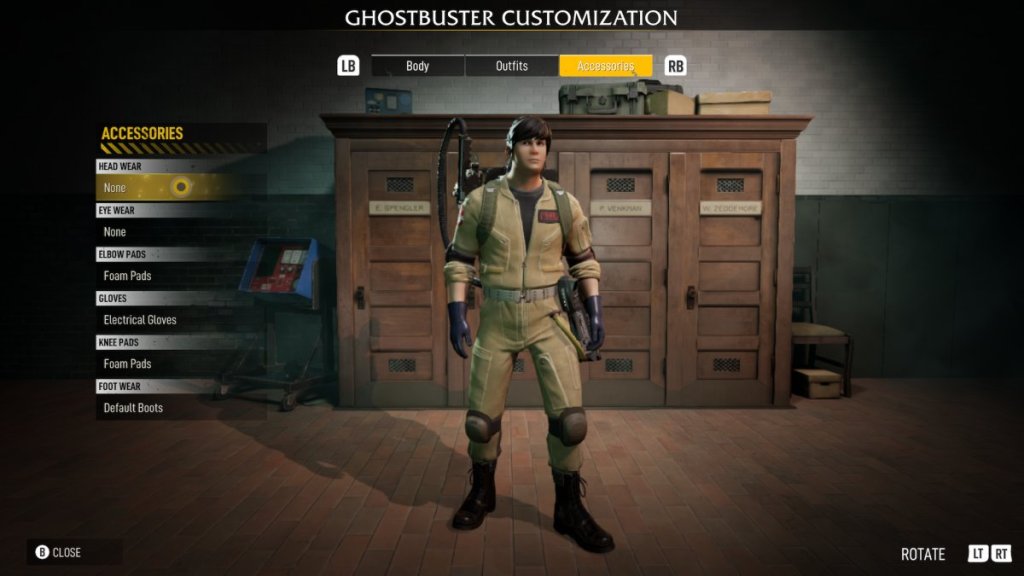Choose the Head Wear None option

[x=170, y=187]
